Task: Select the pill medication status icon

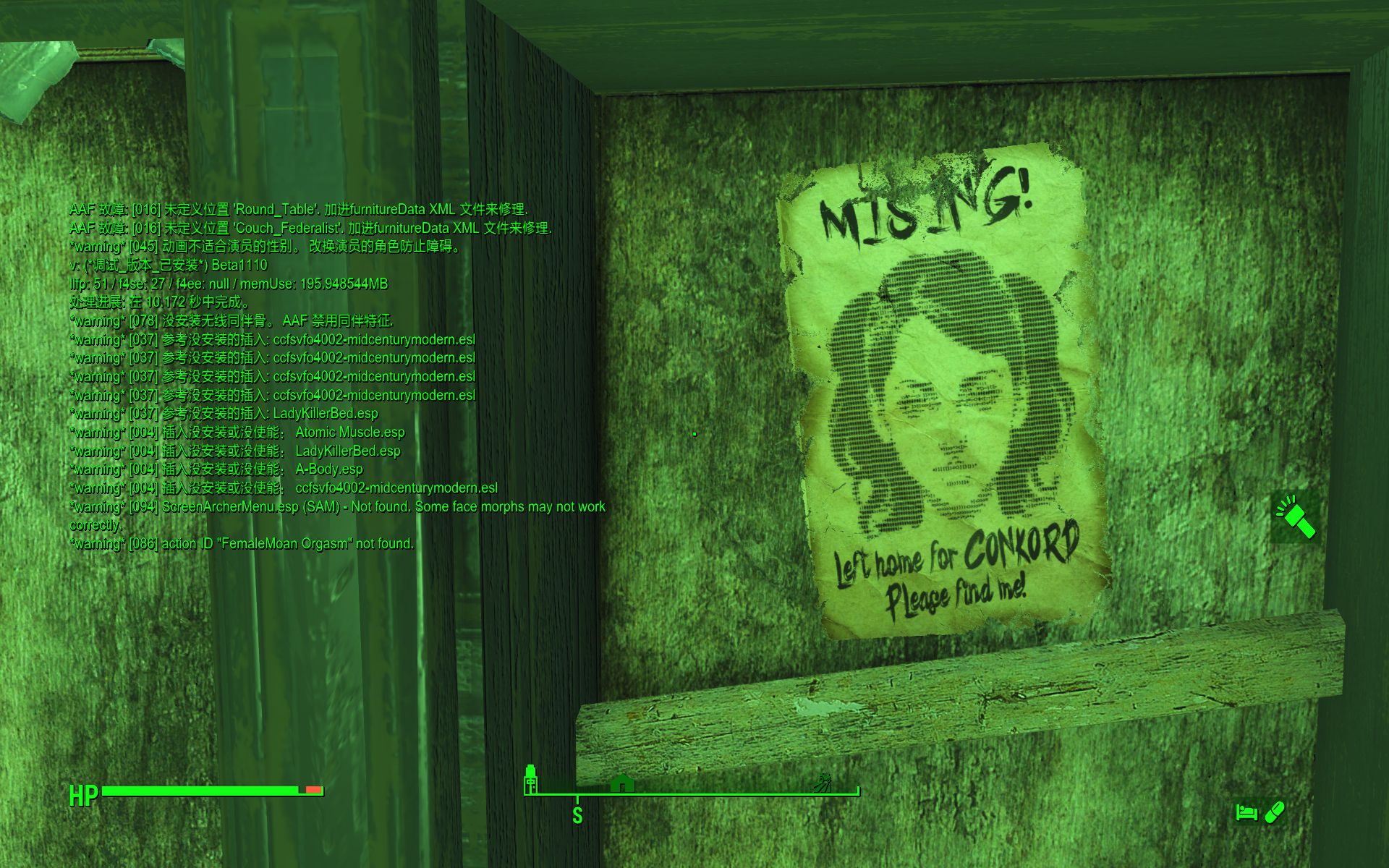Action: (1275, 812)
